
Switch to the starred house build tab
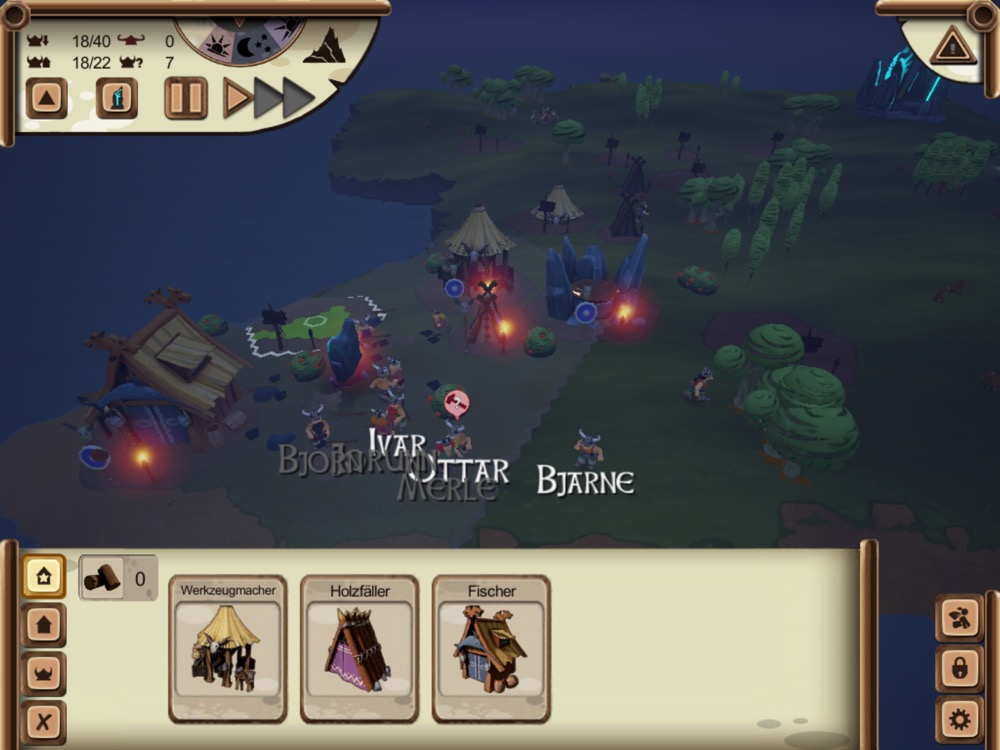[x=44, y=576]
